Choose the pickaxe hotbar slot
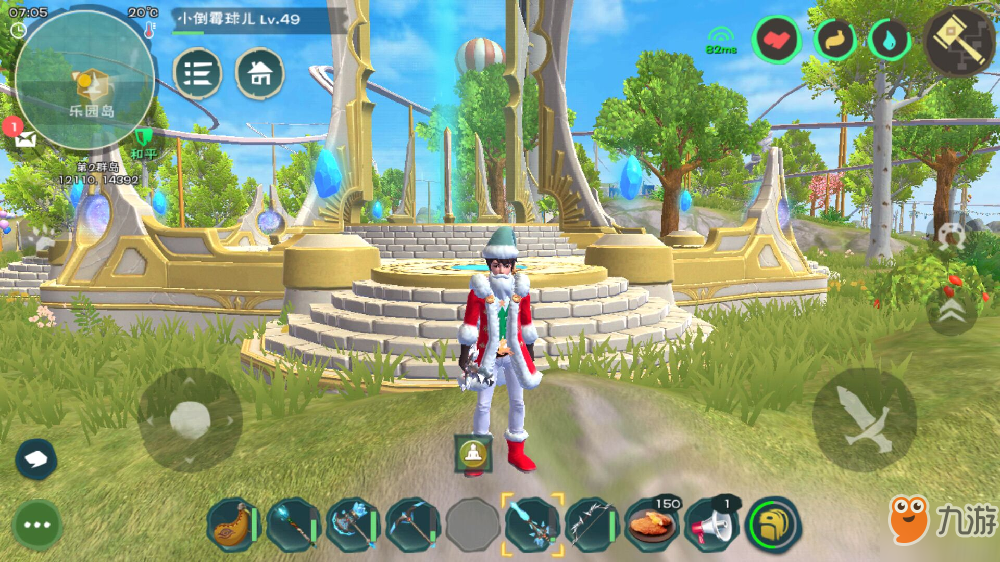Screen dimensions: 1000x562 412,524
